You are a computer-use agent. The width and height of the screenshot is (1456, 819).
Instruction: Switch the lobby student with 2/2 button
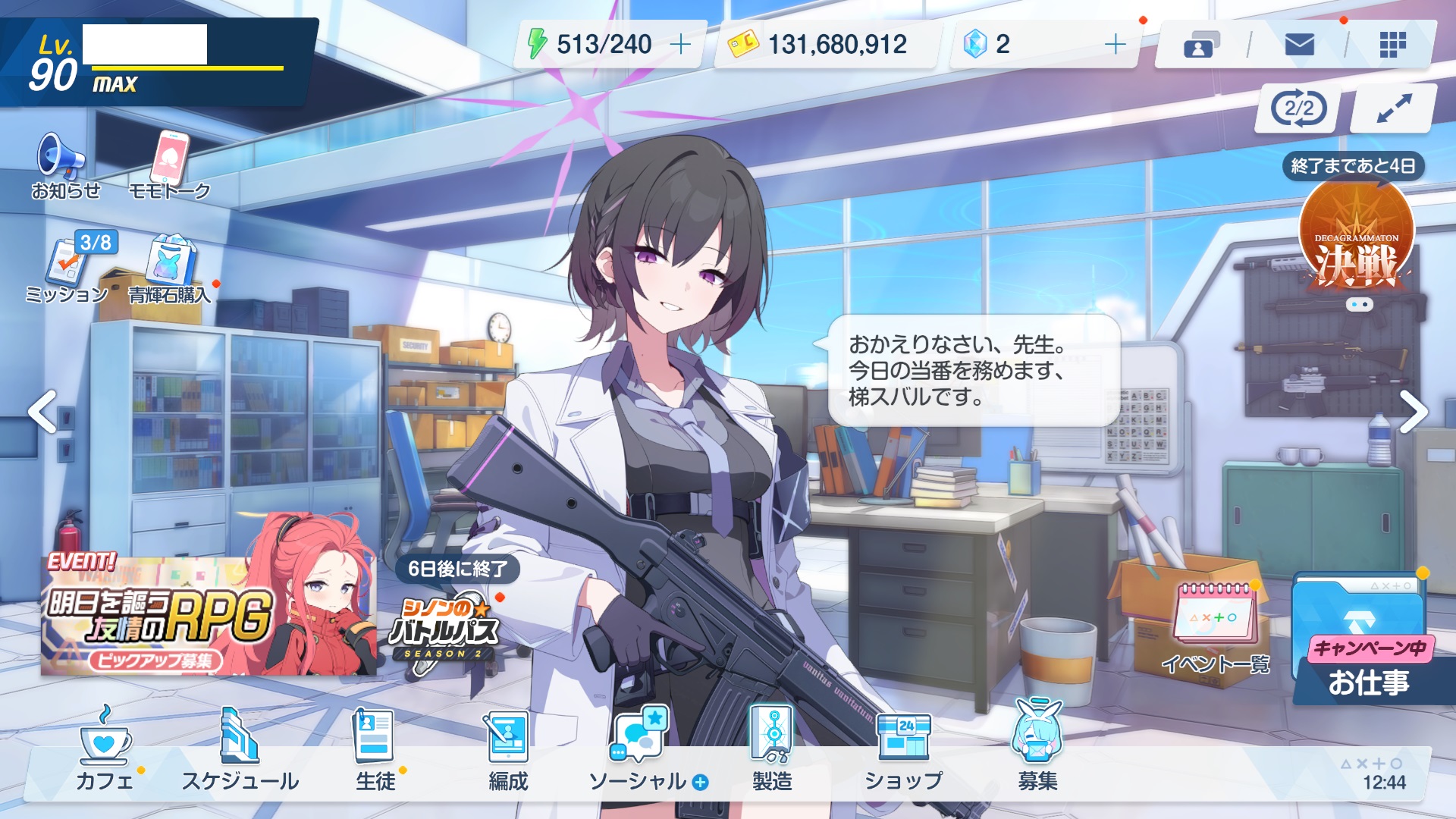[x=1299, y=108]
